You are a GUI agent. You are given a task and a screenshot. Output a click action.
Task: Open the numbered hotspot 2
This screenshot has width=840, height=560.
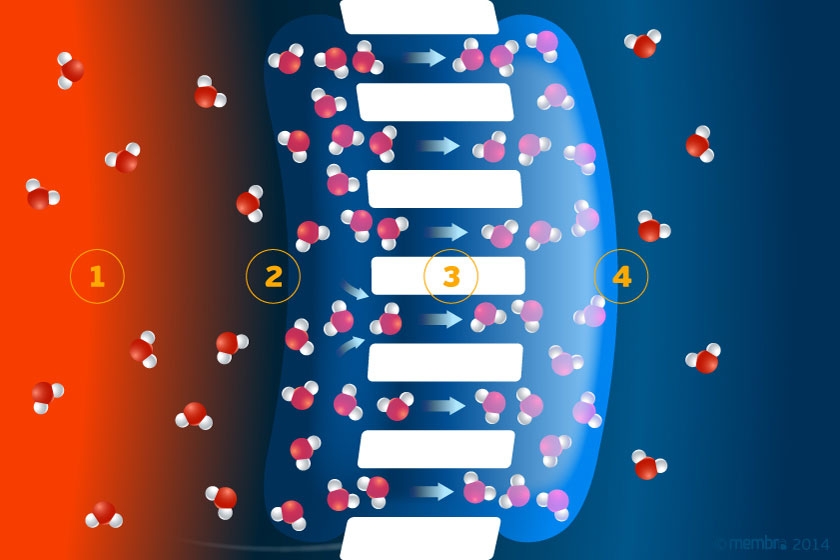[x=273, y=276]
